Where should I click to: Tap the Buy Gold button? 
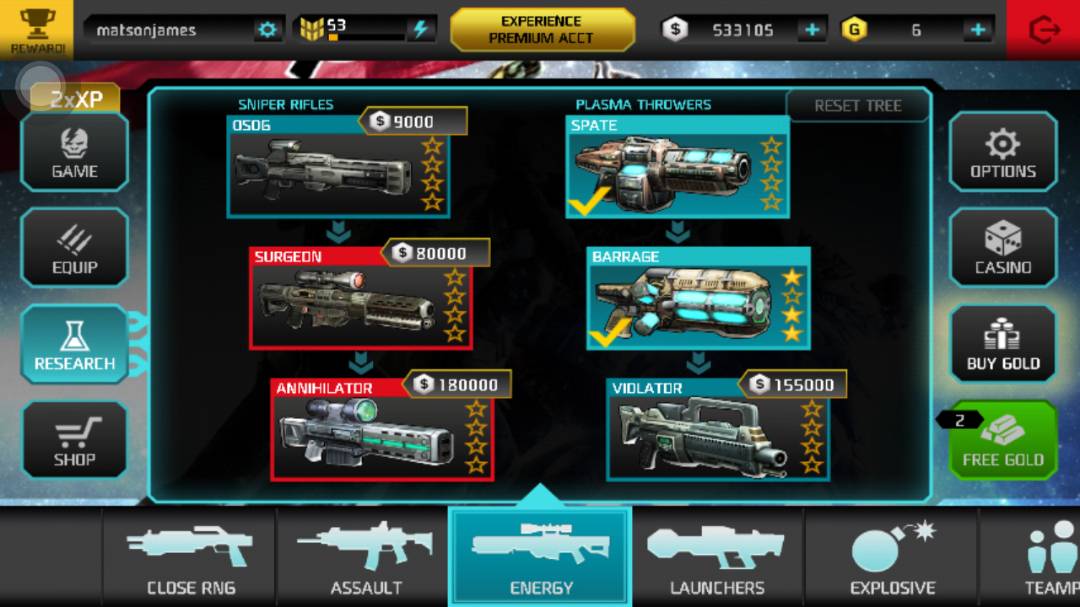click(x=1003, y=345)
